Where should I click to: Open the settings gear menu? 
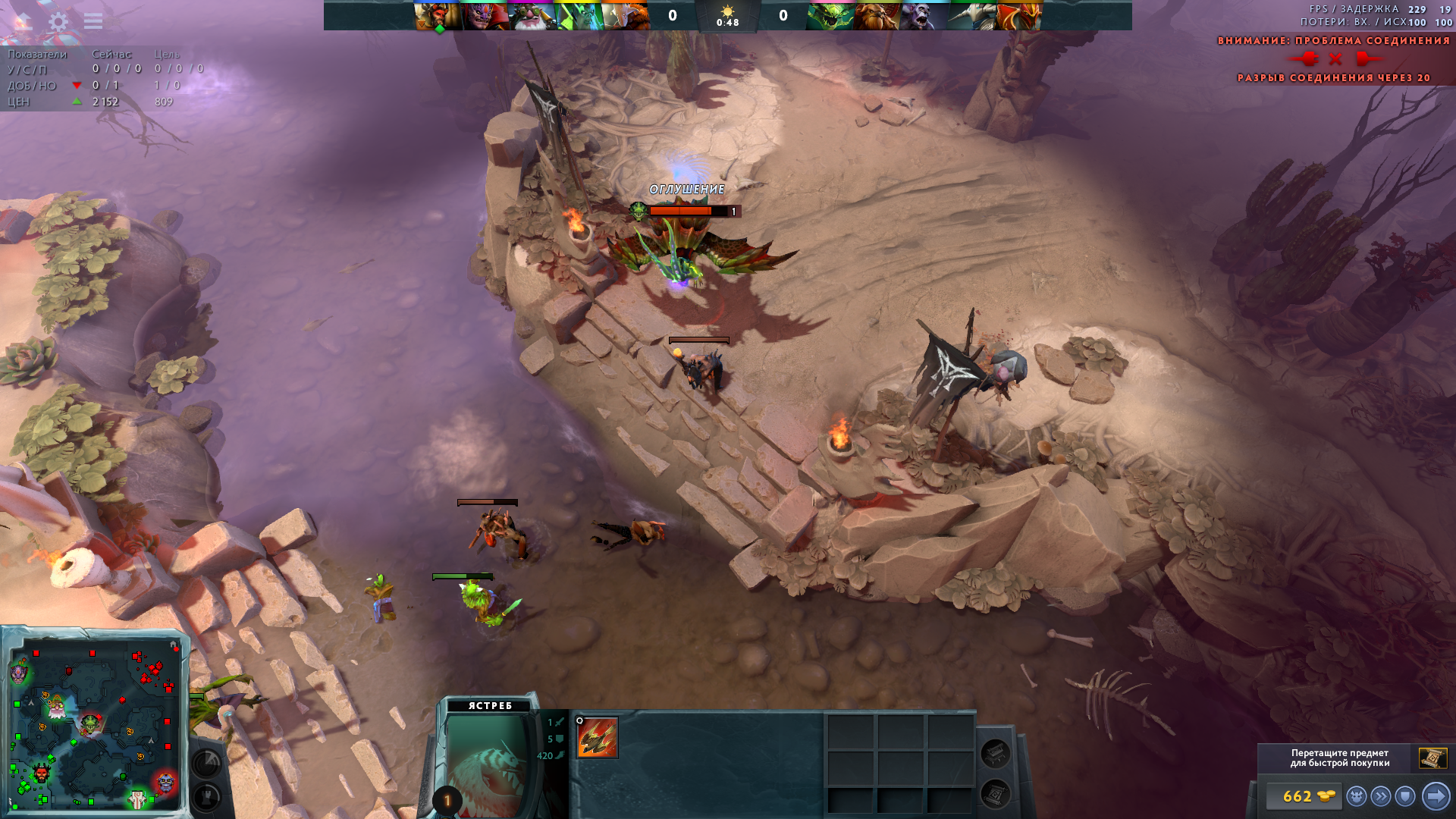[58, 21]
